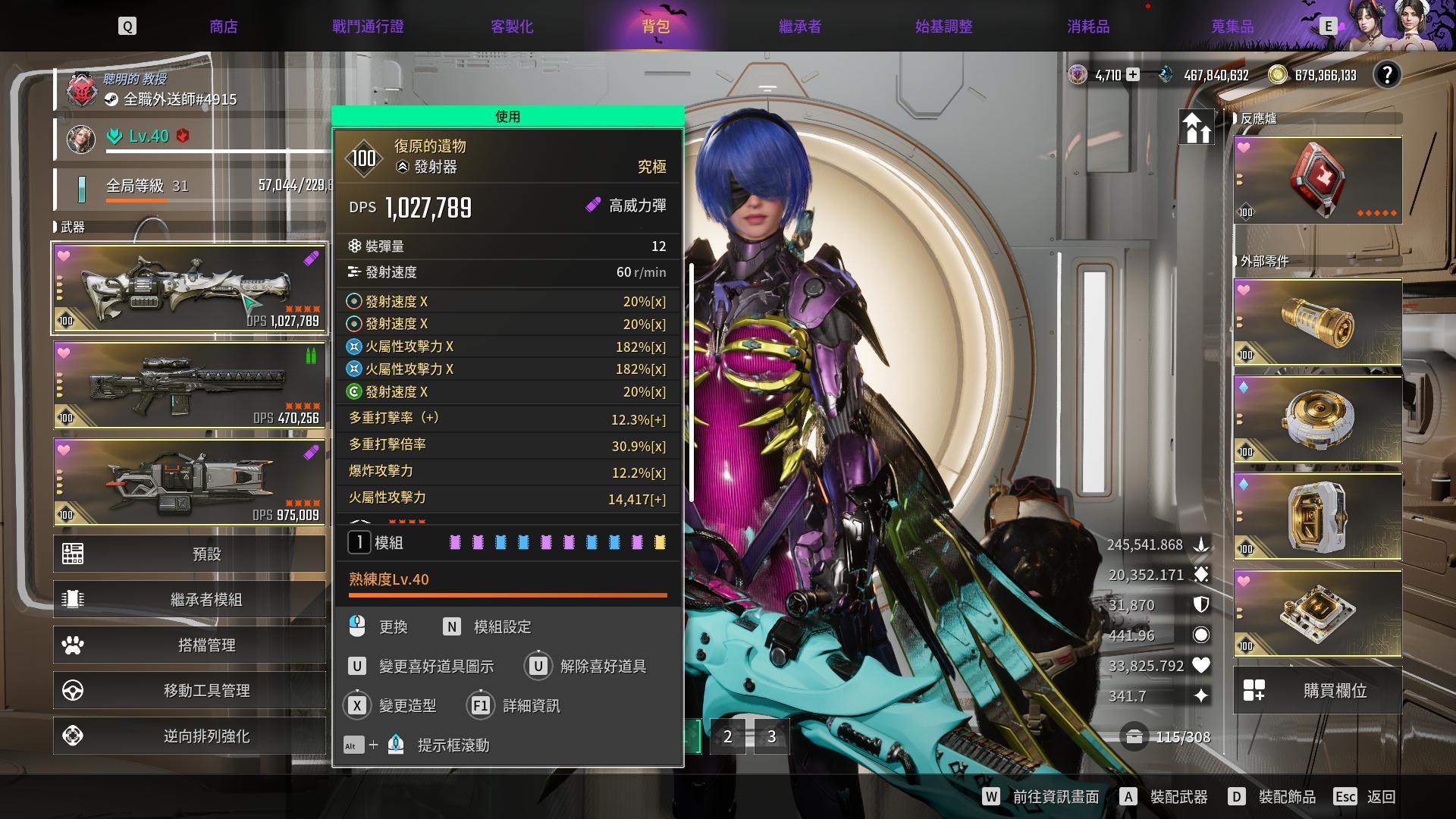Switch to loadout slot 3
Image resolution: width=1456 pixels, height=819 pixels.
771,736
